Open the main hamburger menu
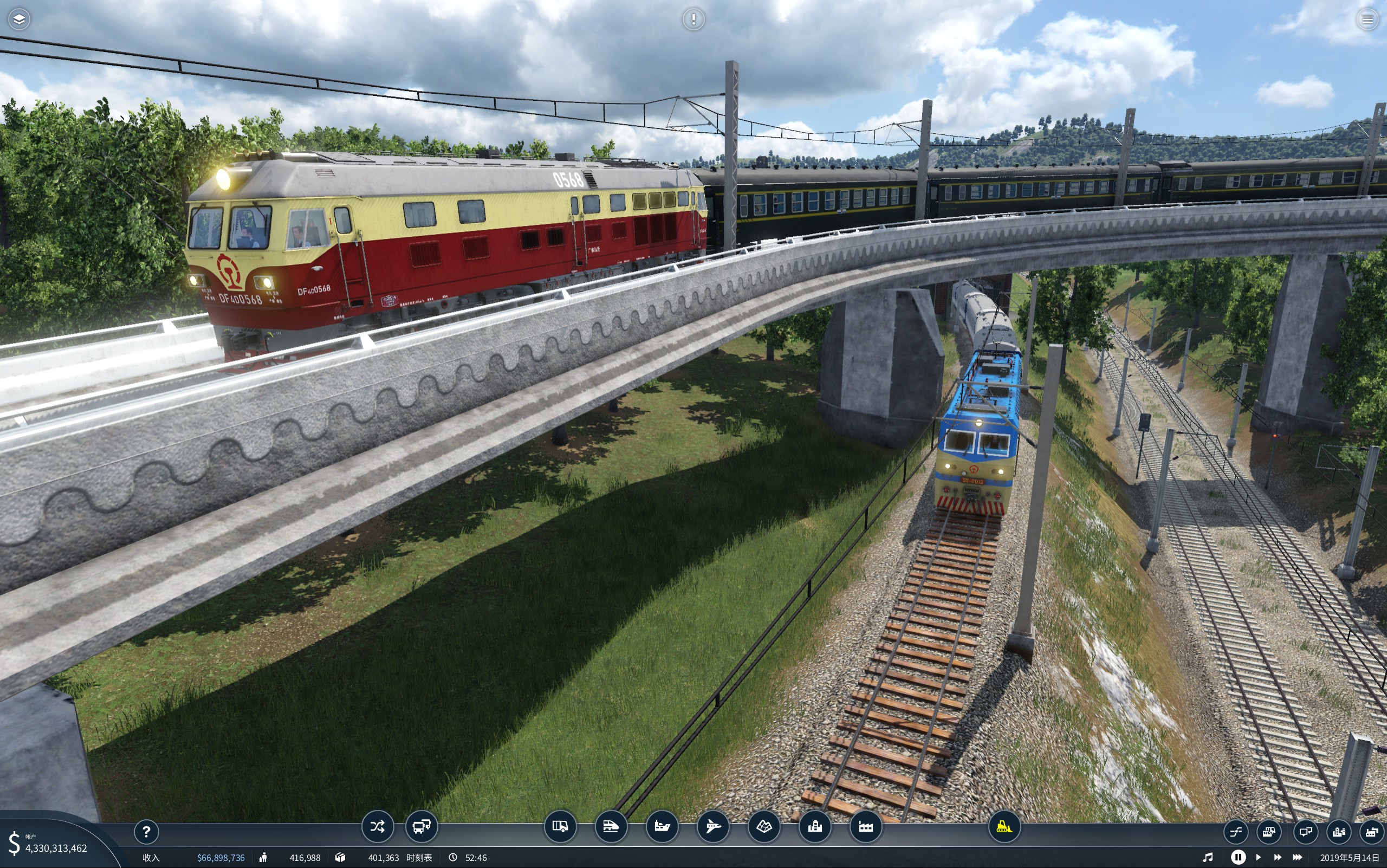 (1367, 19)
